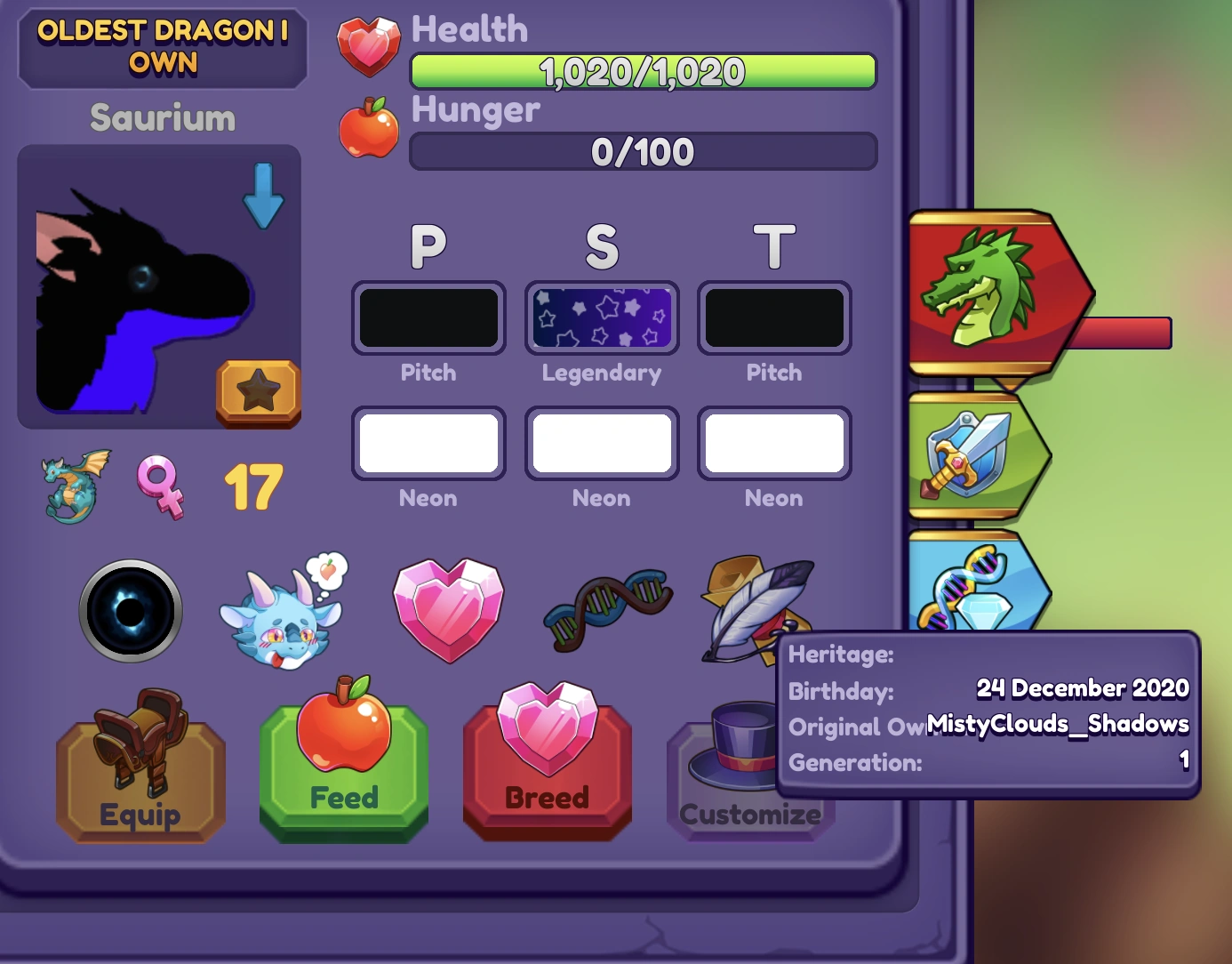The image size is (1232, 964).
Task: Click the pink heart gem icon
Action: (x=448, y=610)
